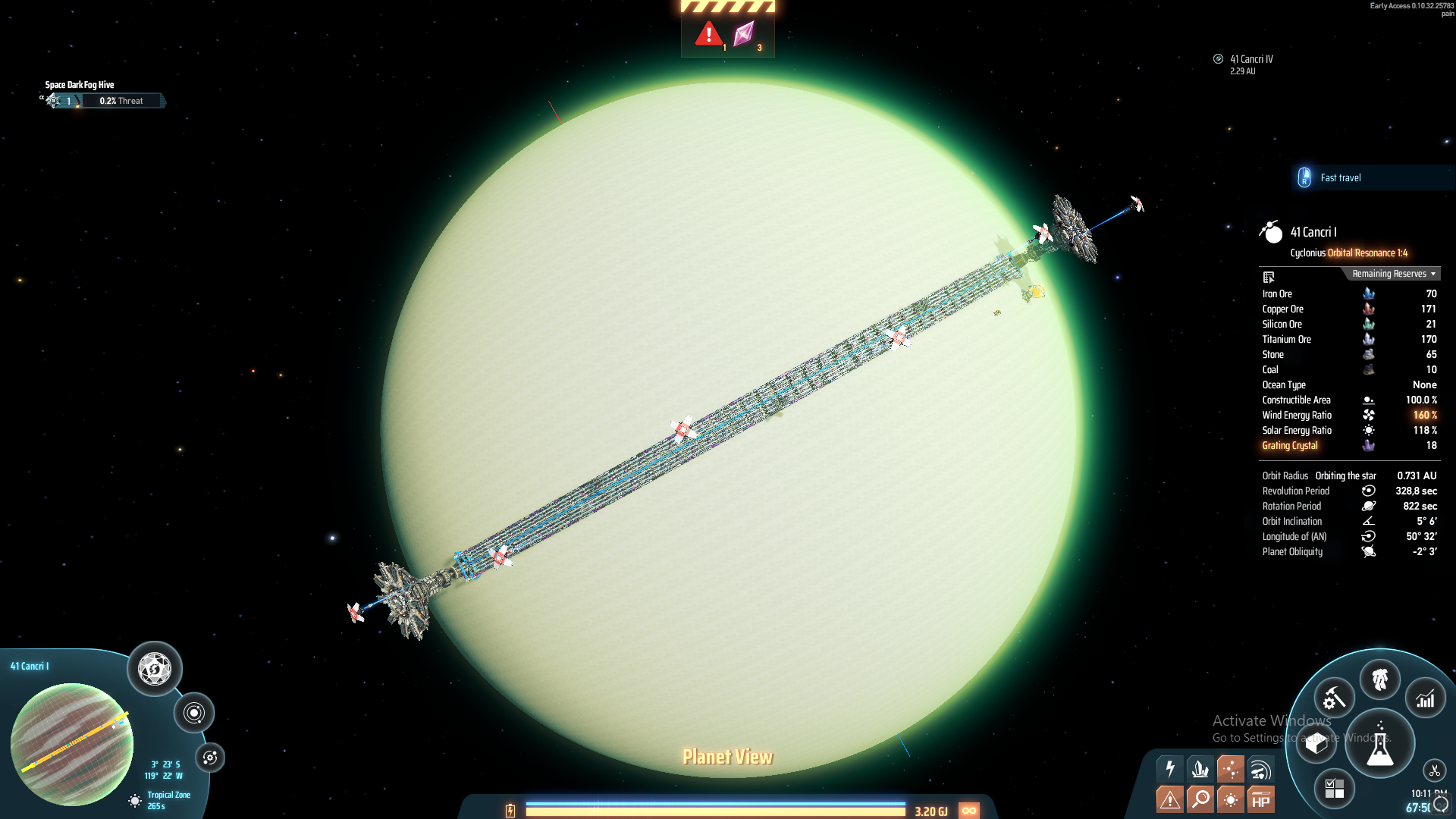Open the Mecha panel
Image resolution: width=1456 pixels, height=819 pixels.
click(1380, 680)
